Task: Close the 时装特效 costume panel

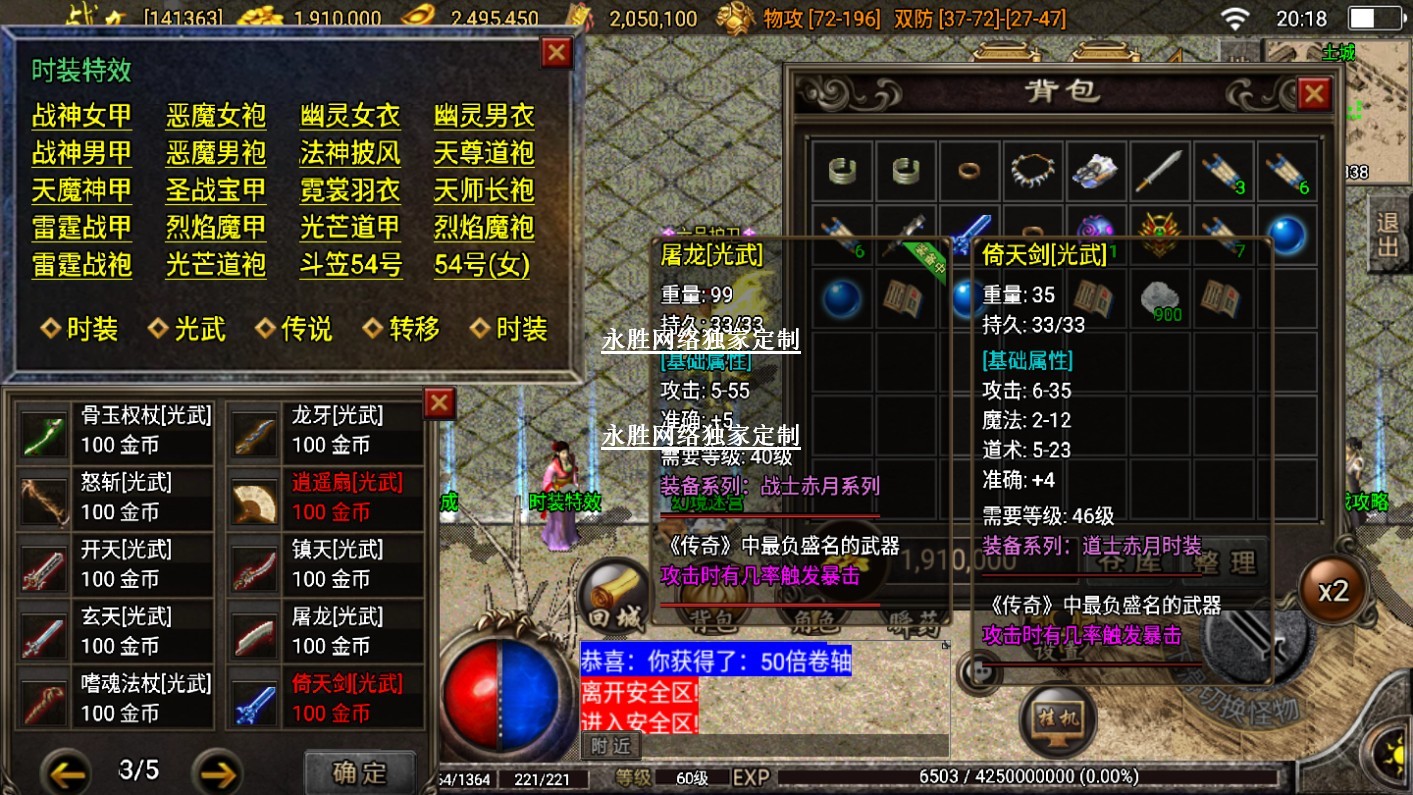Action: (556, 52)
